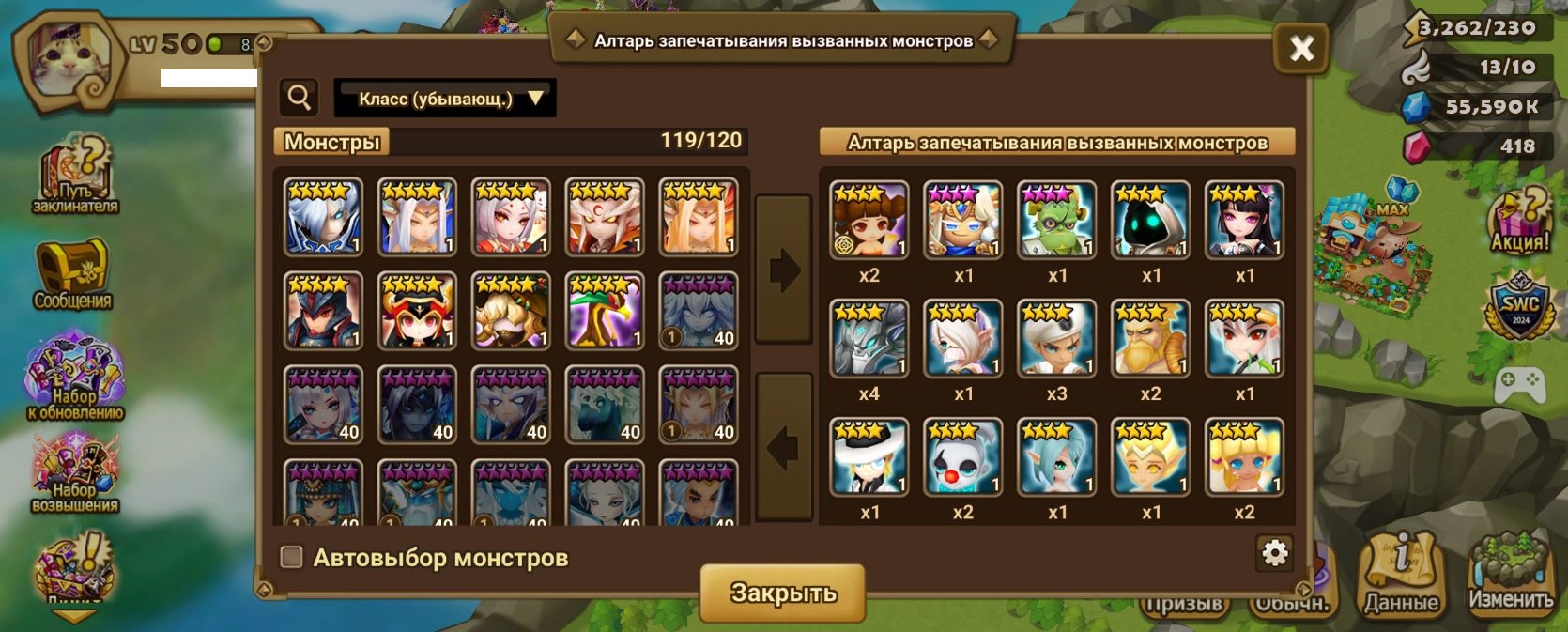Choose the dark hooded monster with glowing eyes
The image size is (1568, 632).
[x=1151, y=221]
